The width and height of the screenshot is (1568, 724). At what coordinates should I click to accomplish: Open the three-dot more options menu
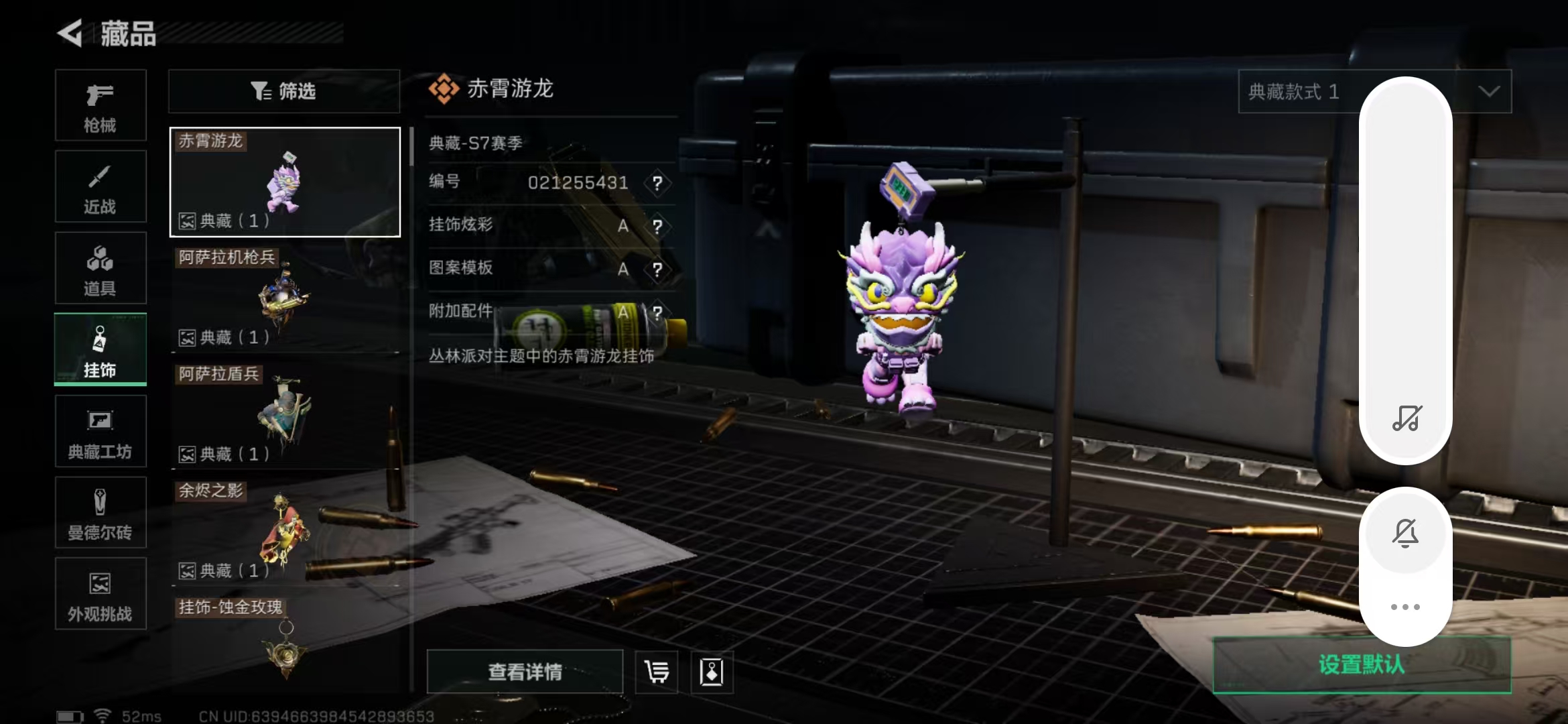pyautogui.click(x=1406, y=607)
